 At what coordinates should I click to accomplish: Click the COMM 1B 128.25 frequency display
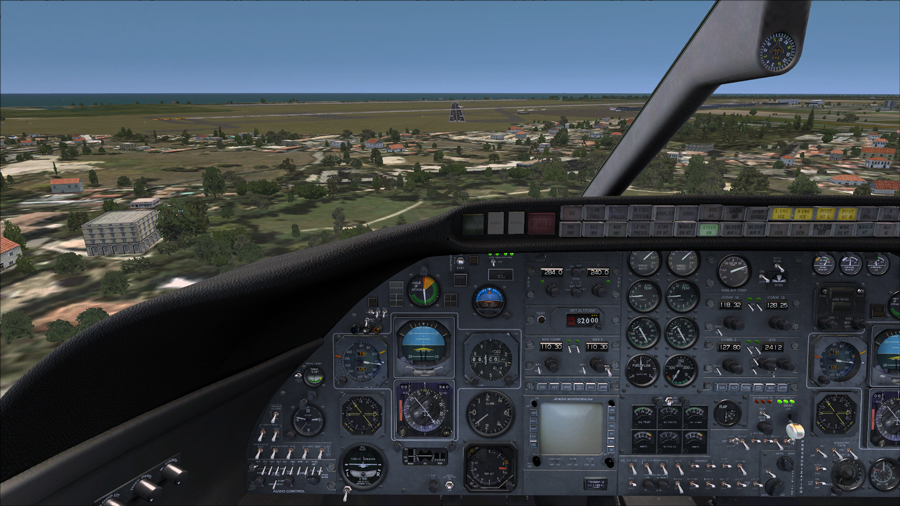pos(776,305)
